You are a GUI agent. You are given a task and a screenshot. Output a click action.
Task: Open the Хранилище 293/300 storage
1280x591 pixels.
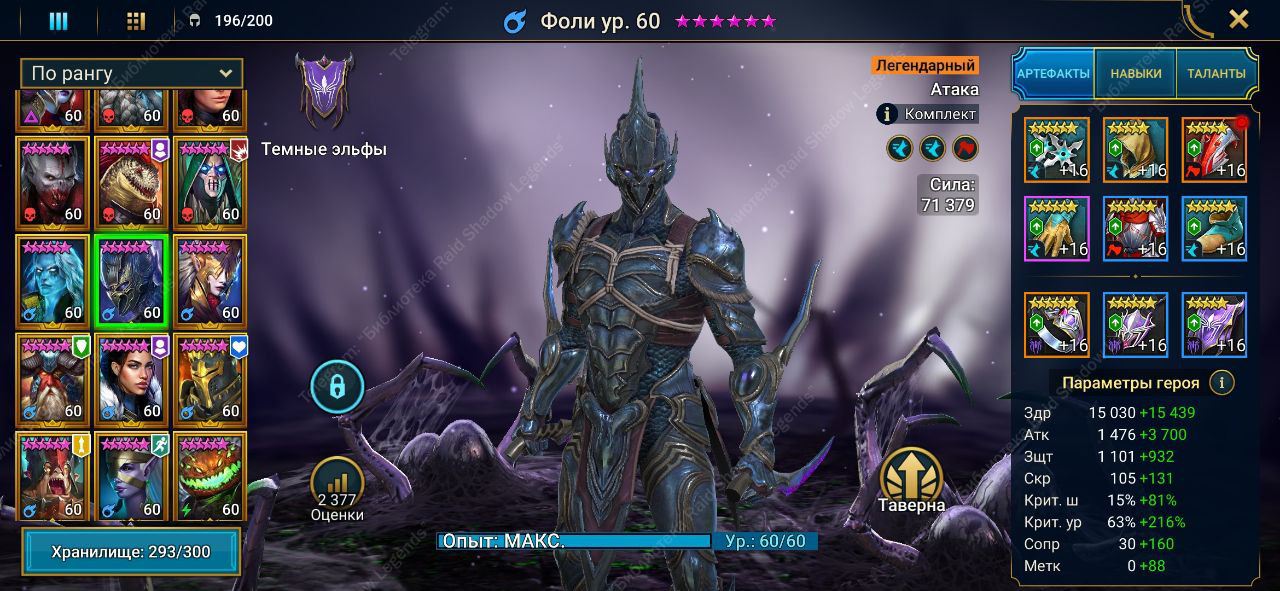click(131, 552)
